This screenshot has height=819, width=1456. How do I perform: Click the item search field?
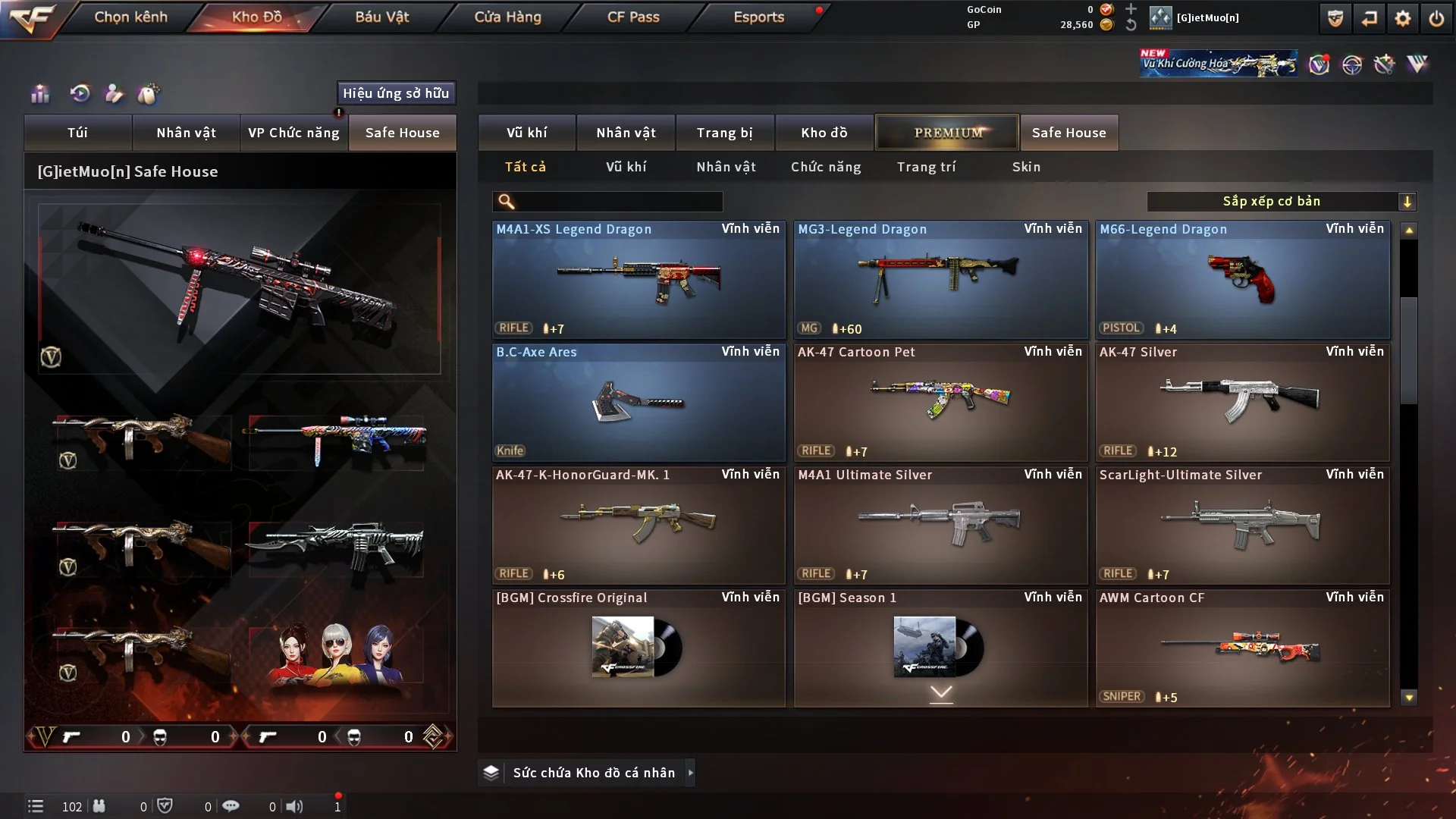tap(618, 201)
